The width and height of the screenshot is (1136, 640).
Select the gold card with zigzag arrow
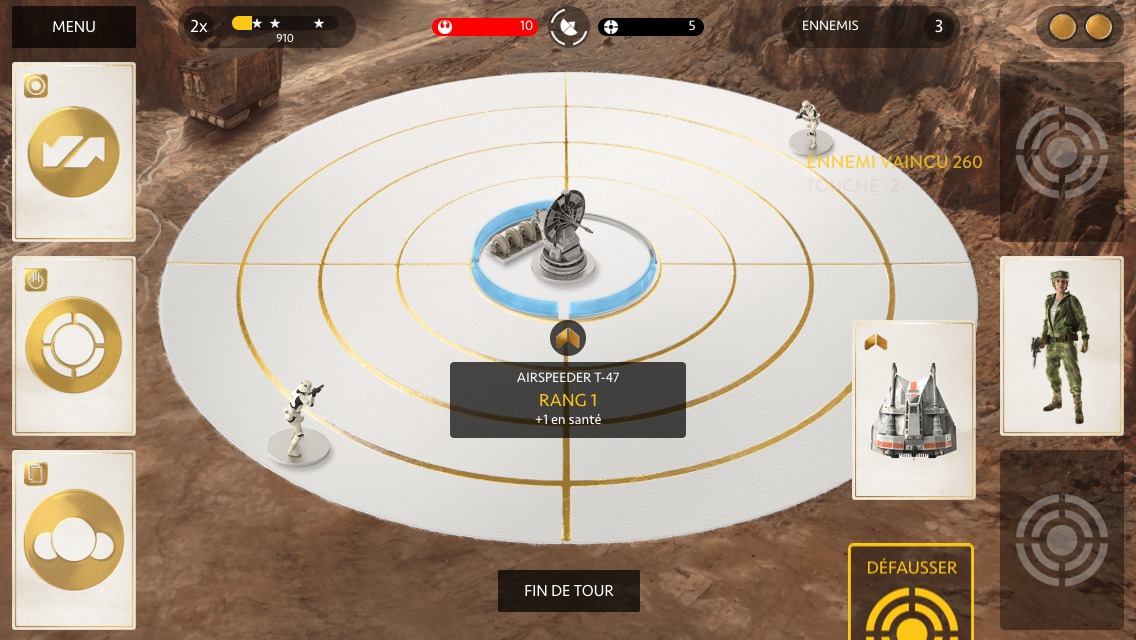pyautogui.click(x=74, y=152)
